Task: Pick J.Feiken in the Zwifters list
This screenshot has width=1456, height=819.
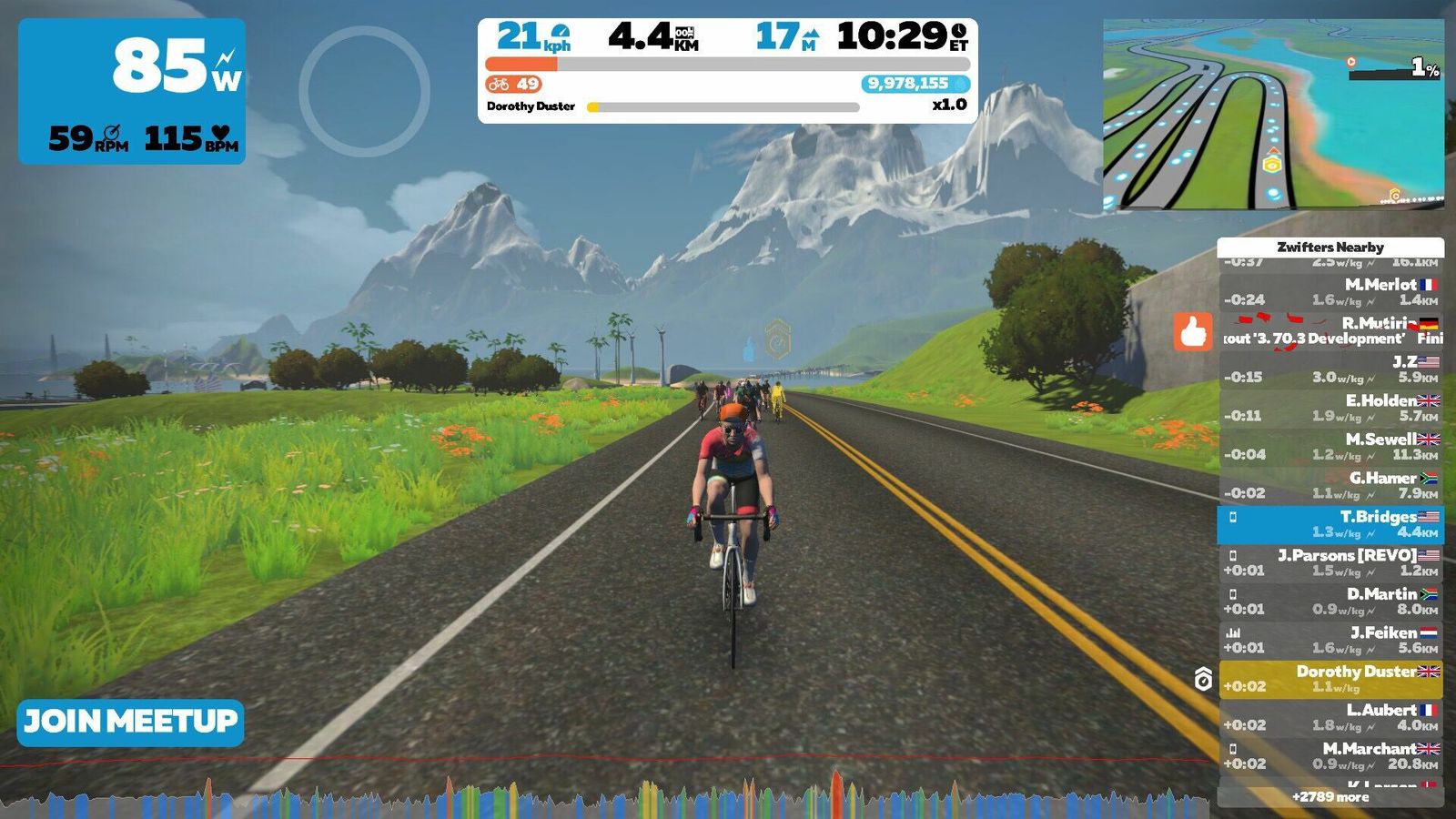Action: click(x=1330, y=640)
